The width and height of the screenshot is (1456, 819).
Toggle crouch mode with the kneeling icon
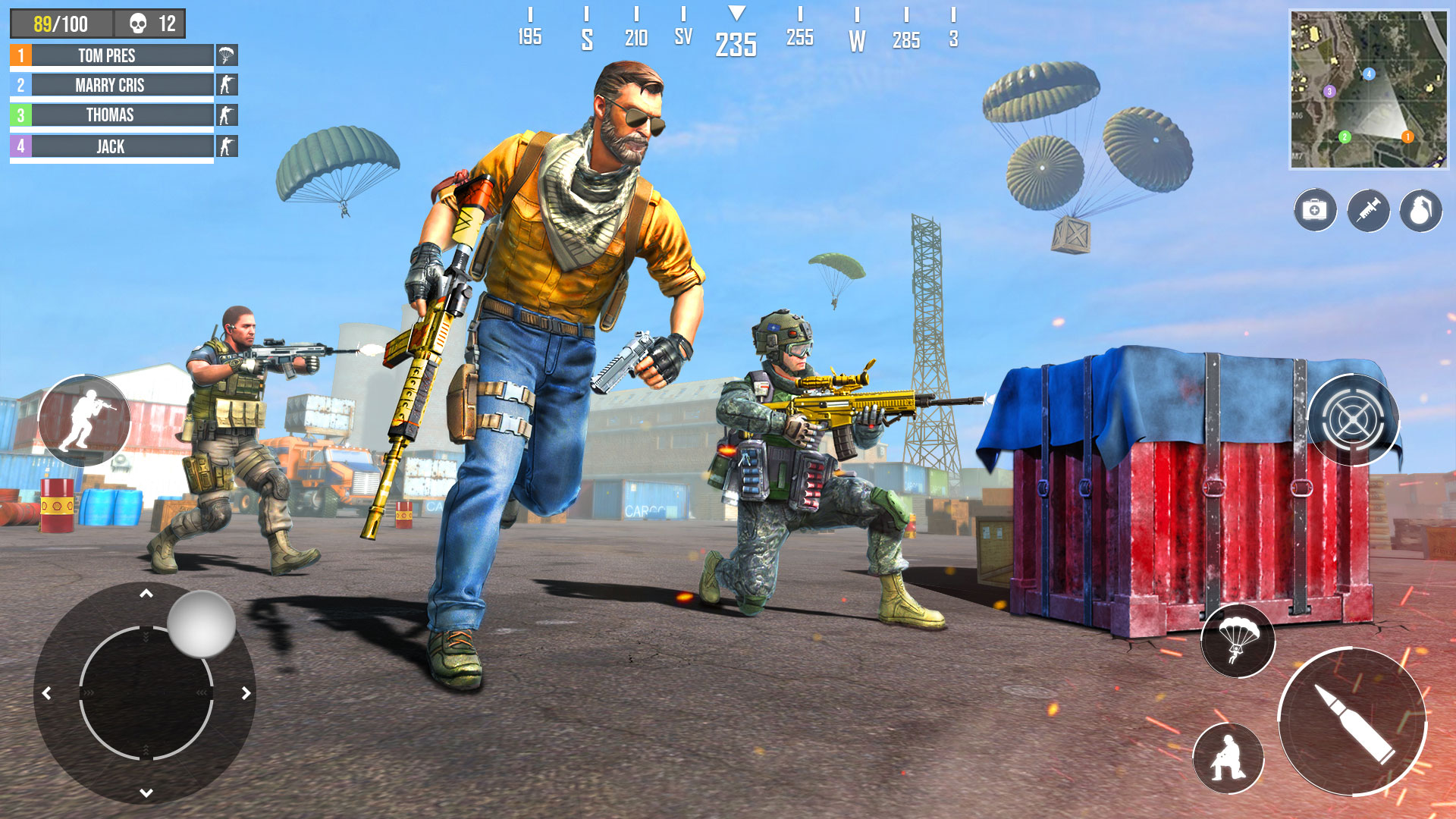click(1228, 755)
